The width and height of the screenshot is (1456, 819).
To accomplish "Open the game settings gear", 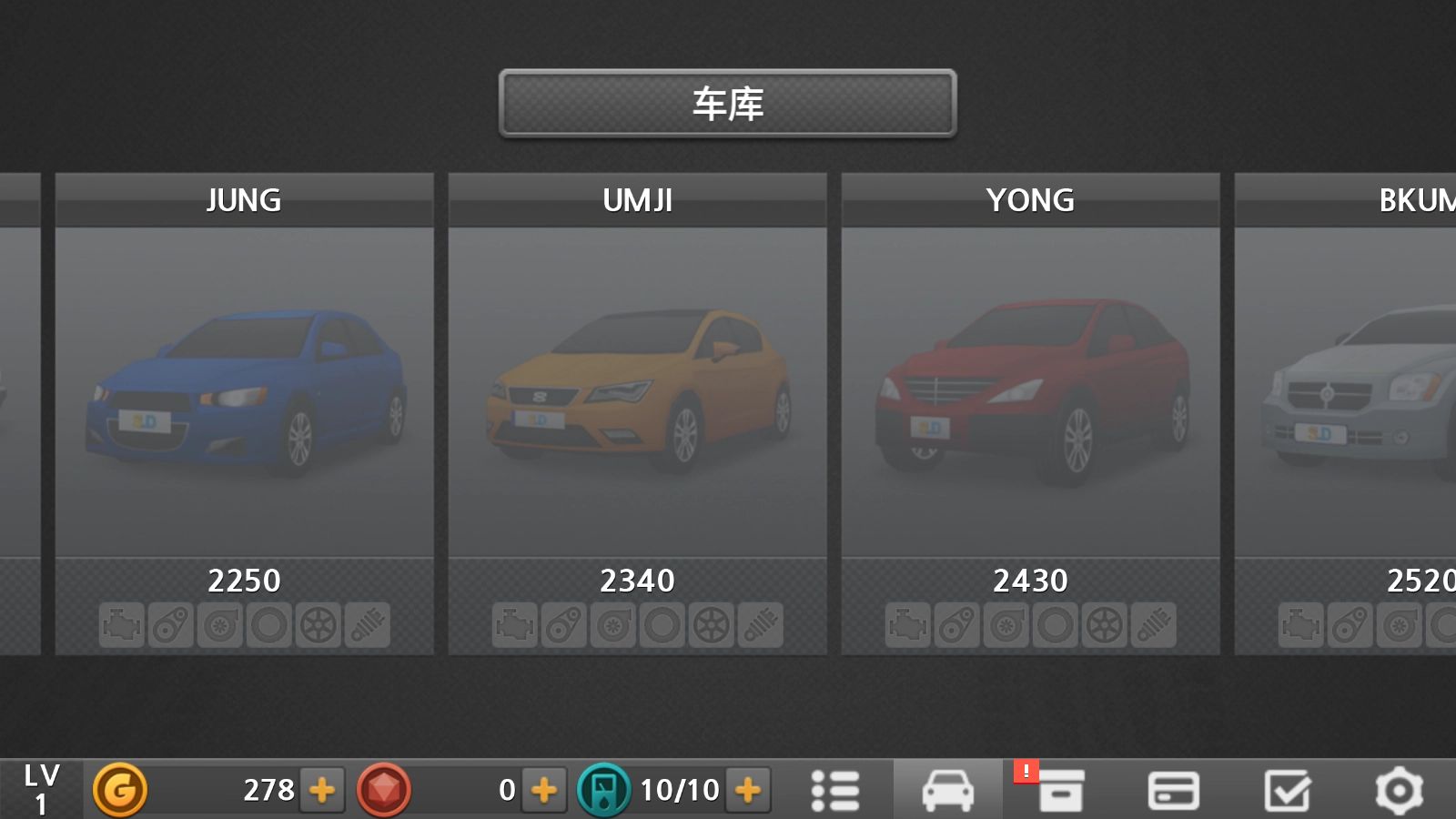I will 1400,789.
